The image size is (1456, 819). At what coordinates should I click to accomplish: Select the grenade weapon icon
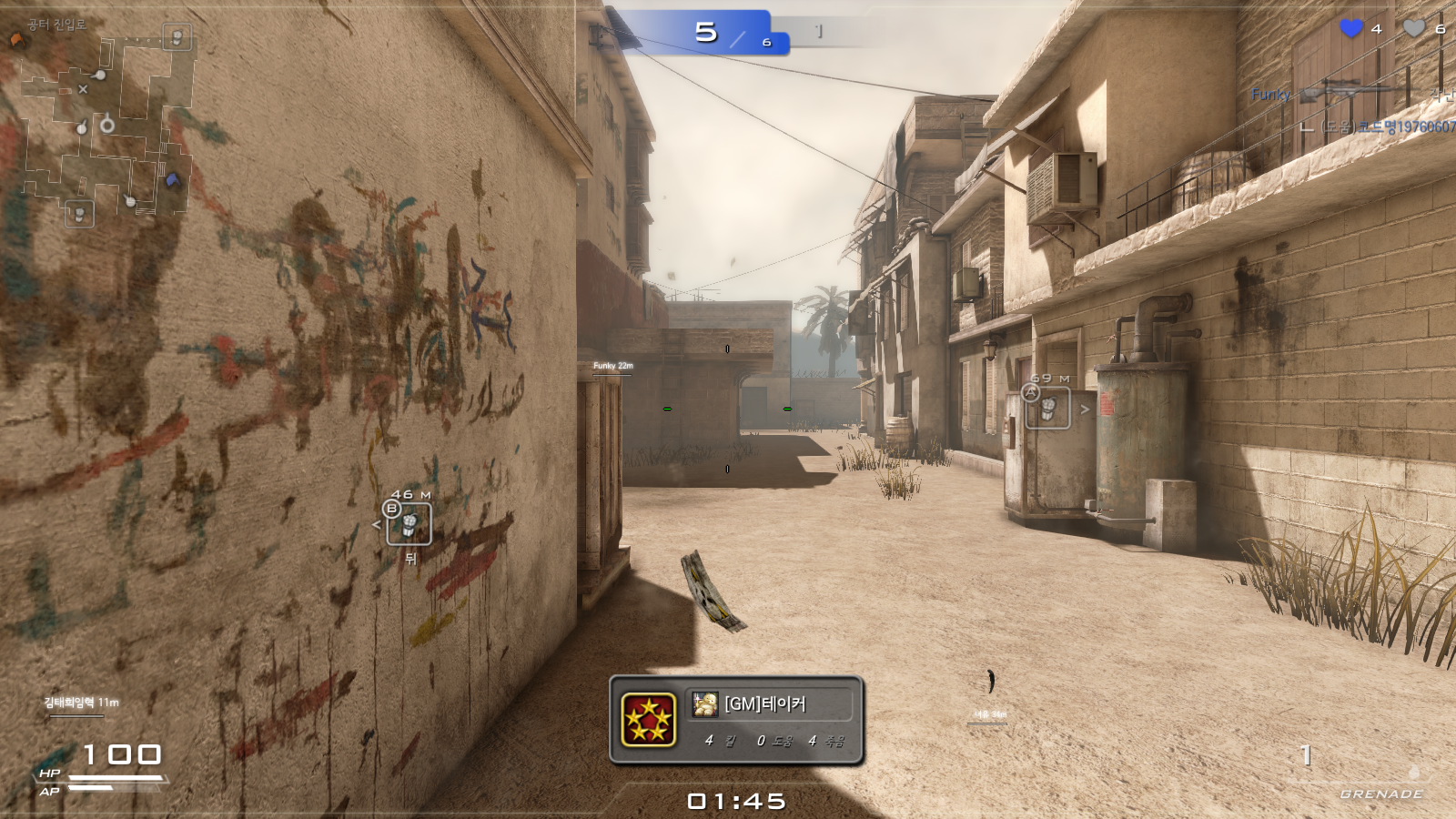1413,773
